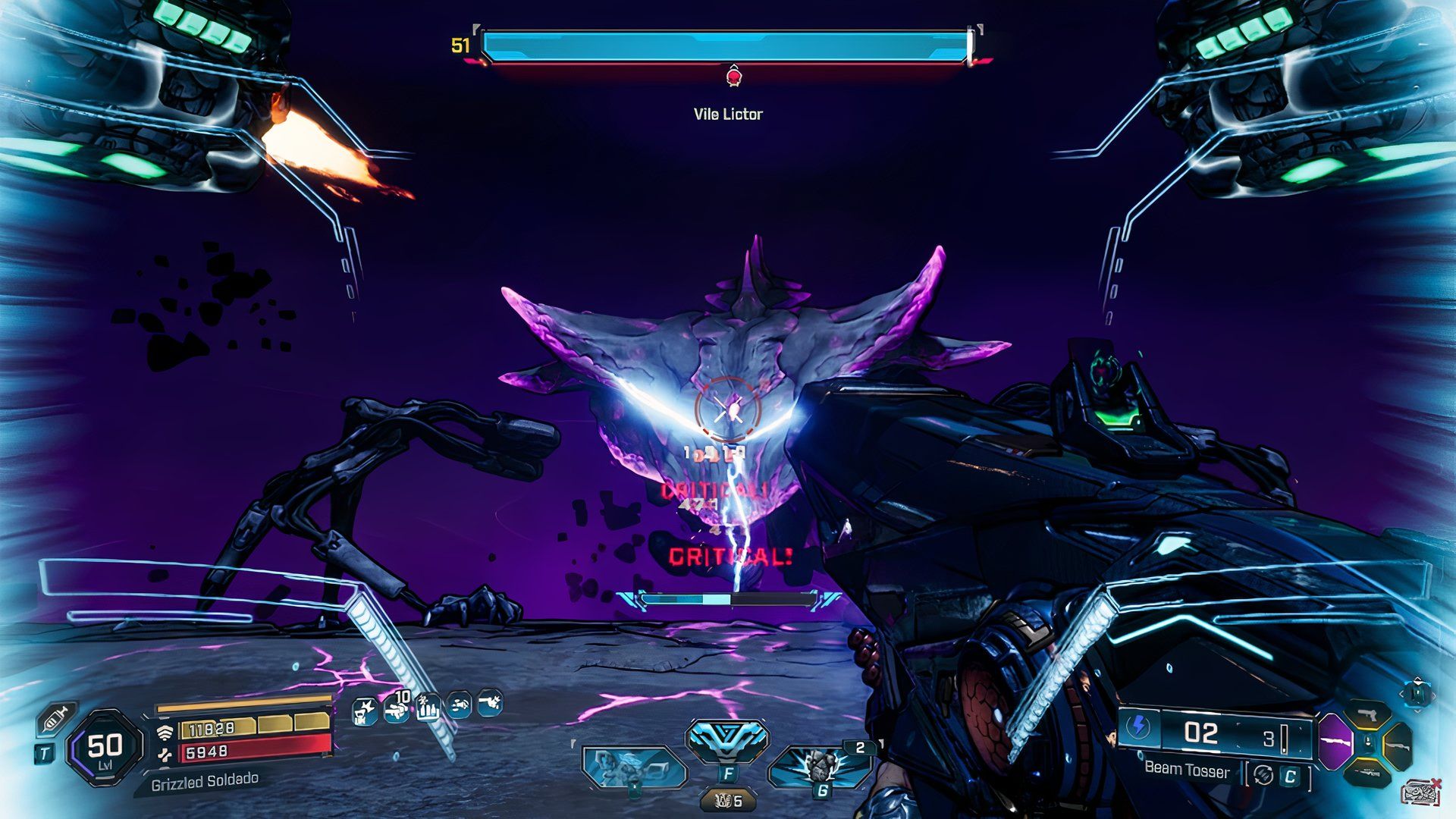Throw the rock grenade ordnance
The width and height of the screenshot is (1456, 819).
pos(819,766)
